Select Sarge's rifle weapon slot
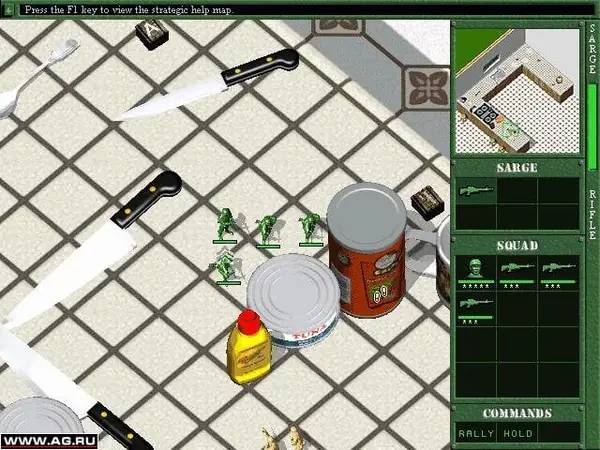 476,189
